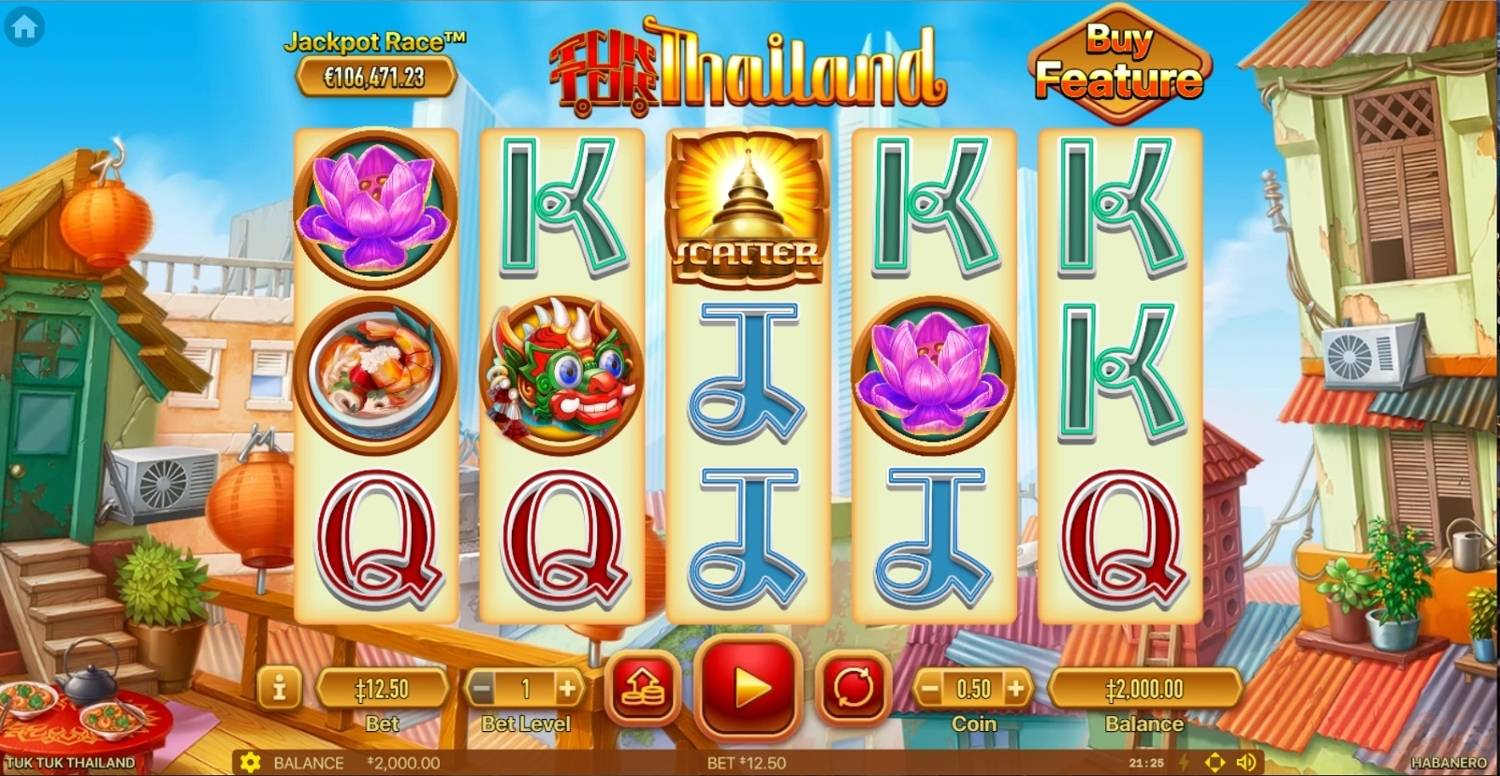Open the Buy Feature offer
1500x776 pixels.
click(x=1119, y=64)
